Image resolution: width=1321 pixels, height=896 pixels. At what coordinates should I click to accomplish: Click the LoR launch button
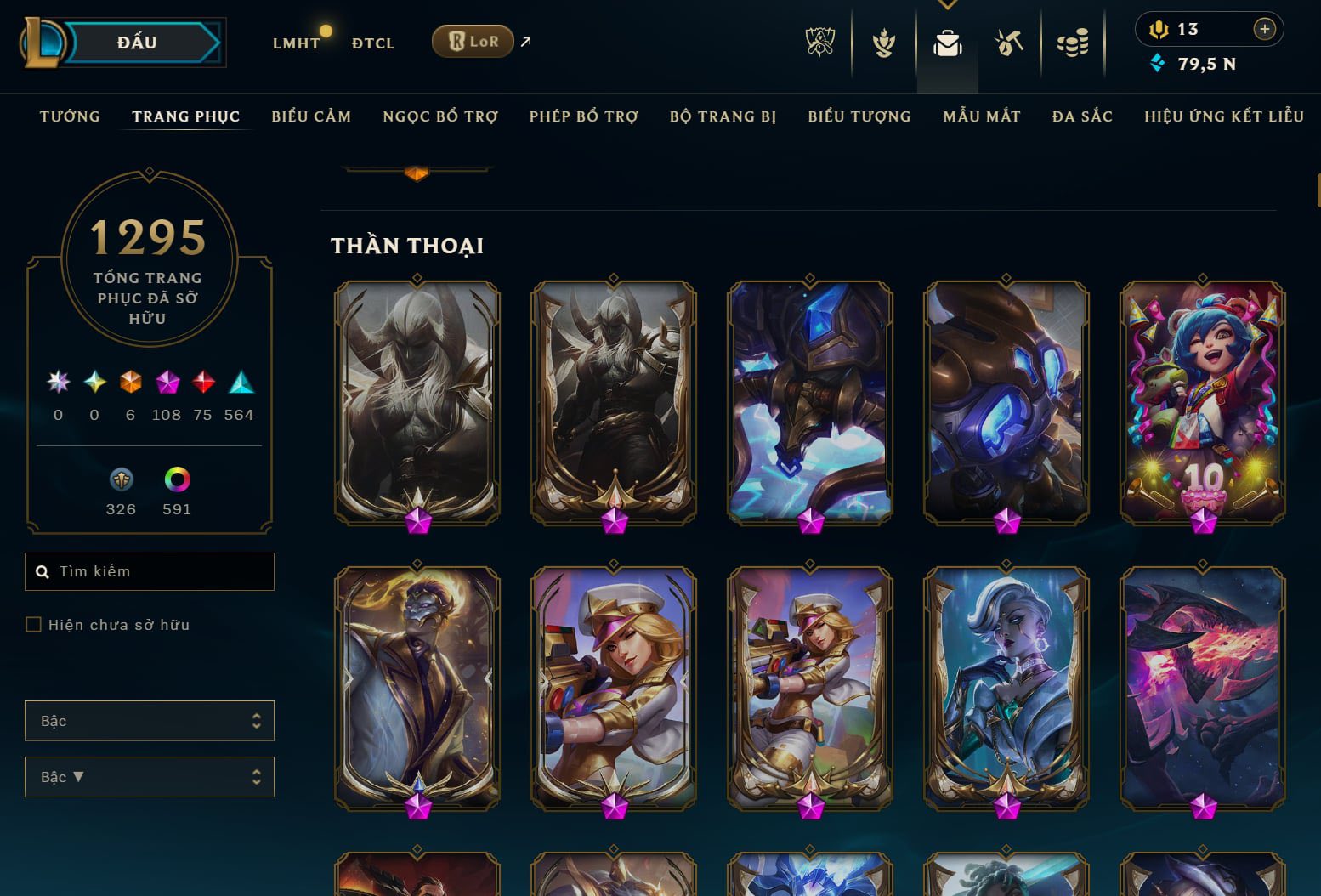pos(473,40)
